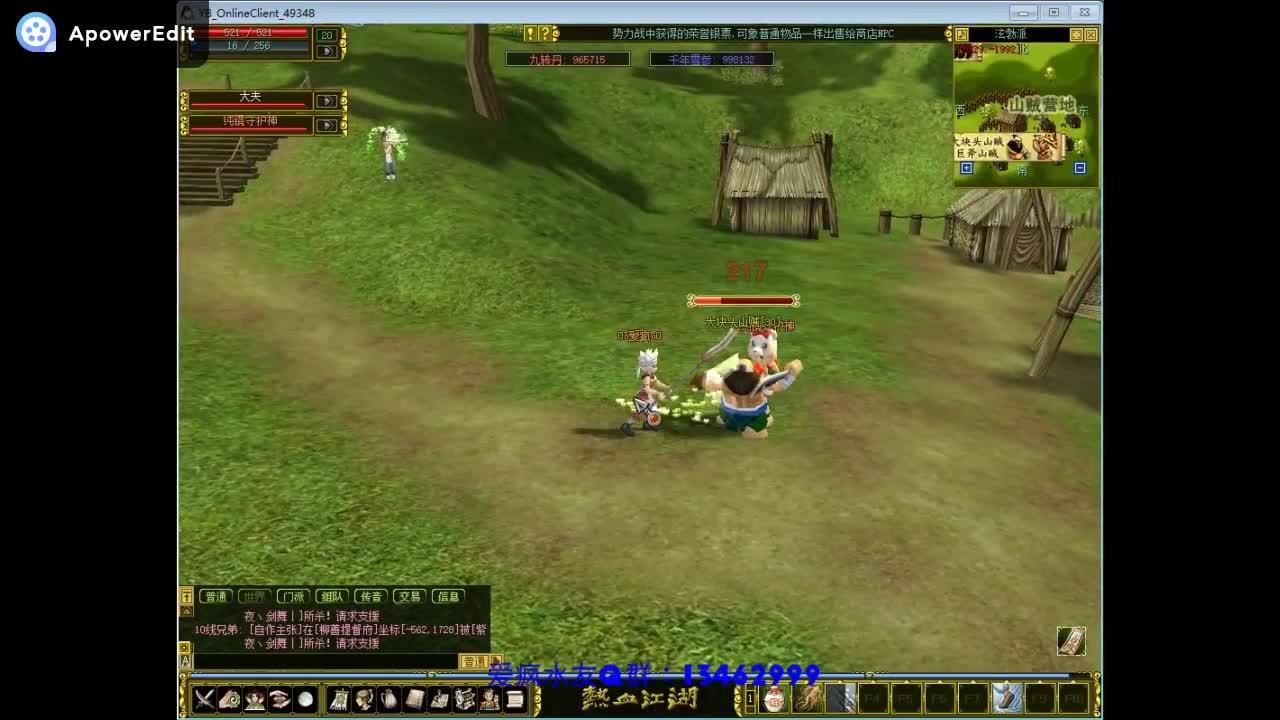Open the 门派 chat channel tab
1280x720 pixels.
292,597
